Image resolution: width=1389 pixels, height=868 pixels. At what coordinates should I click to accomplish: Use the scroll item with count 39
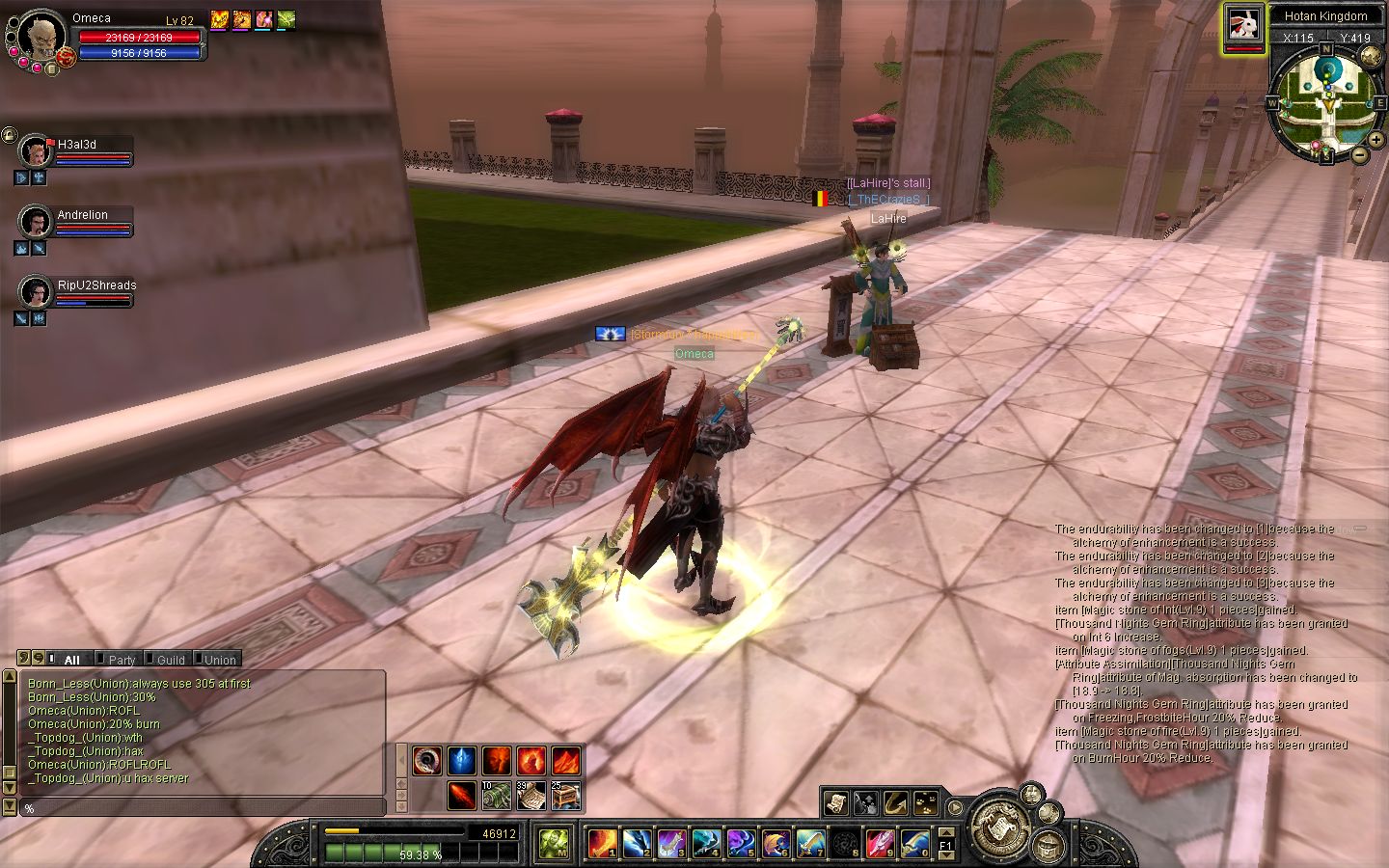click(531, 796)
